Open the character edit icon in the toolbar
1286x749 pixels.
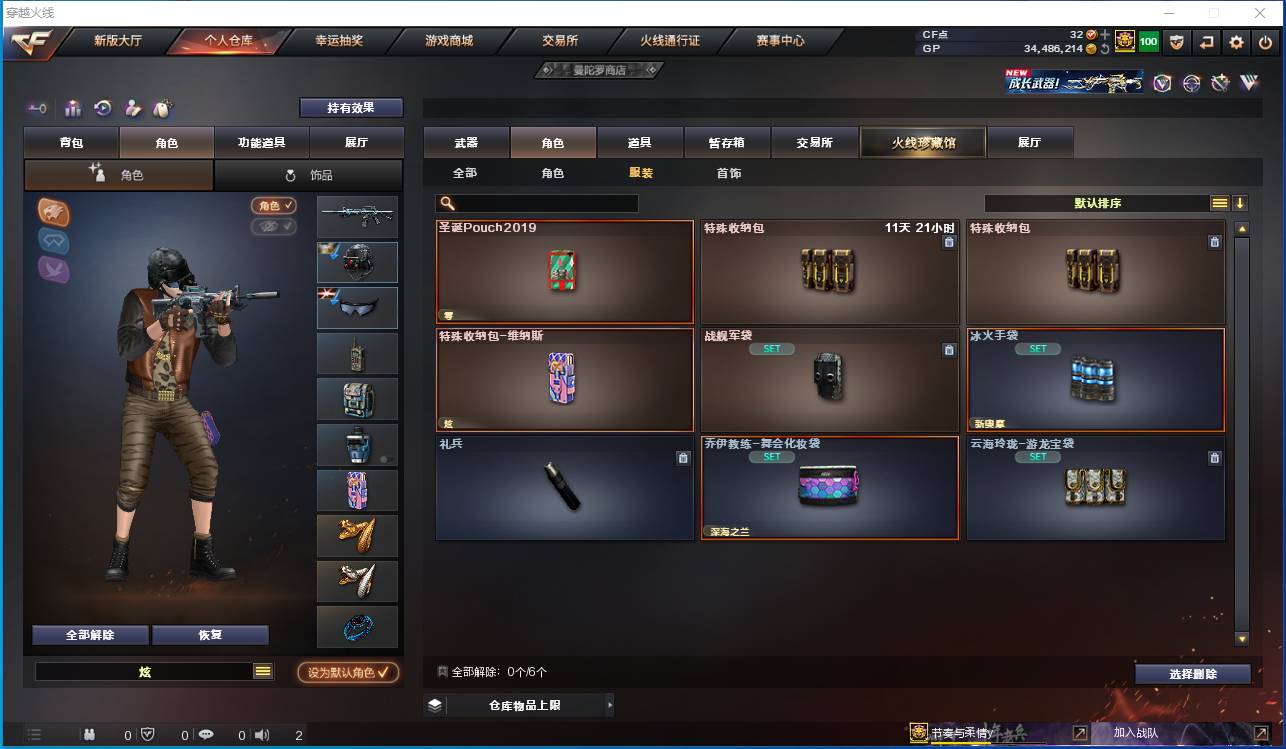point(133,107)
